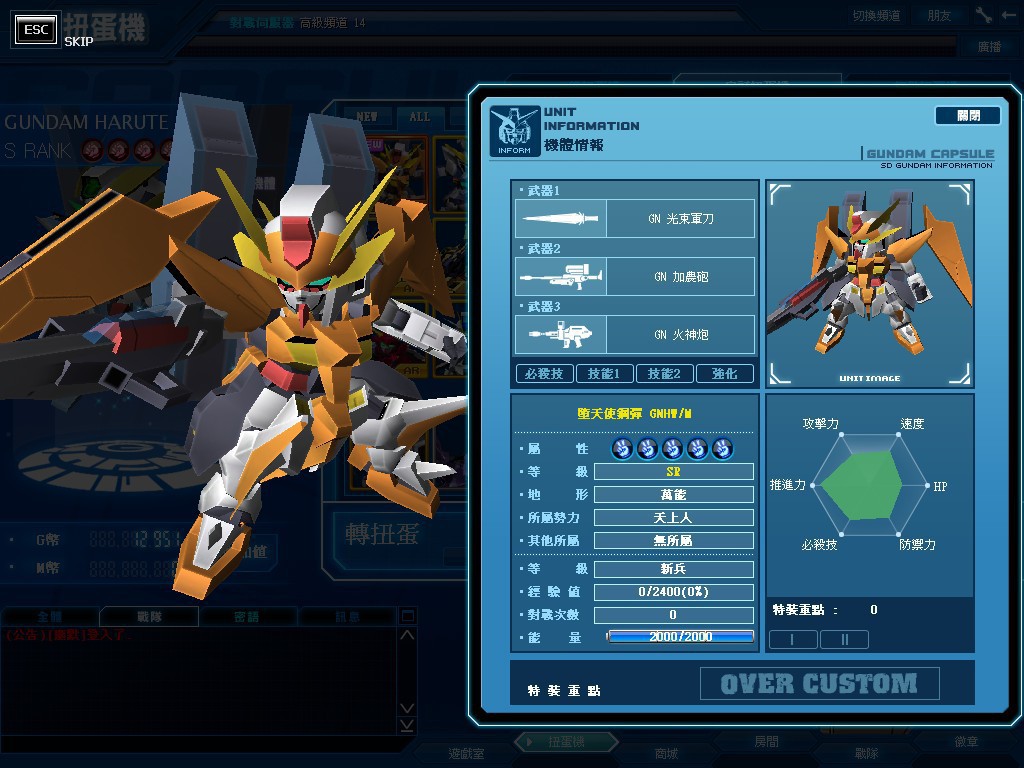Switch chat to the 密語 whisper tab
Viewport: 1024px width, 768px height.
coord(246,617)
